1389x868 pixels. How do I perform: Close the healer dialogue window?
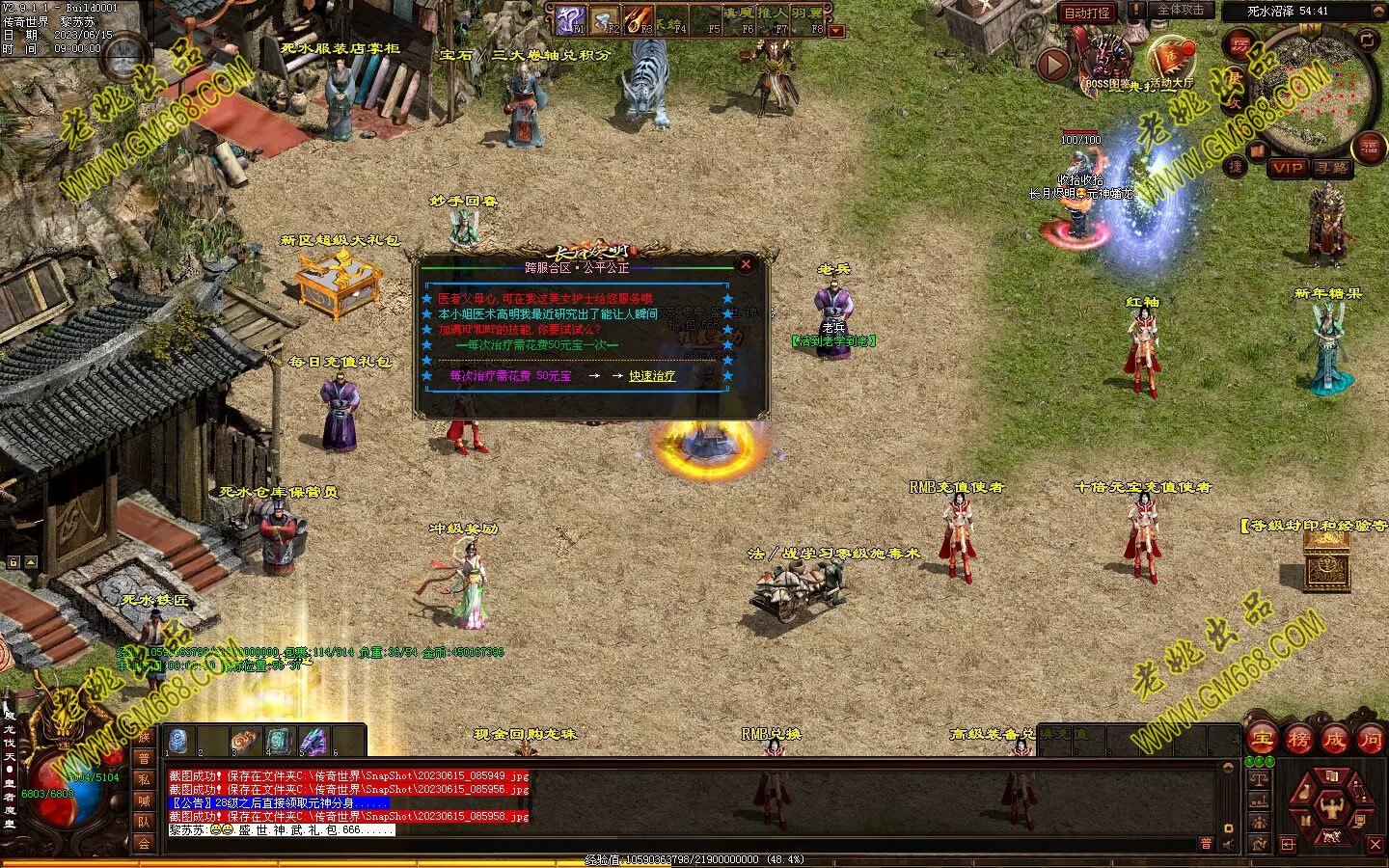click(x=745, y=264)
